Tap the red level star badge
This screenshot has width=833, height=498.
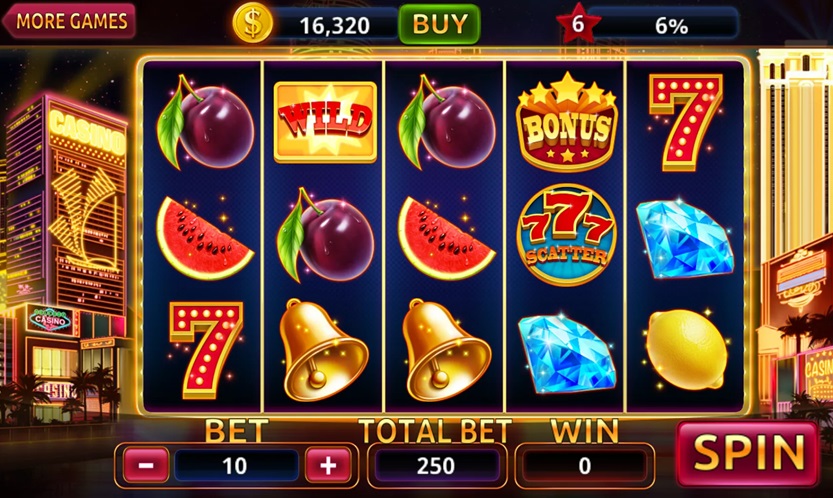(578, 24)
